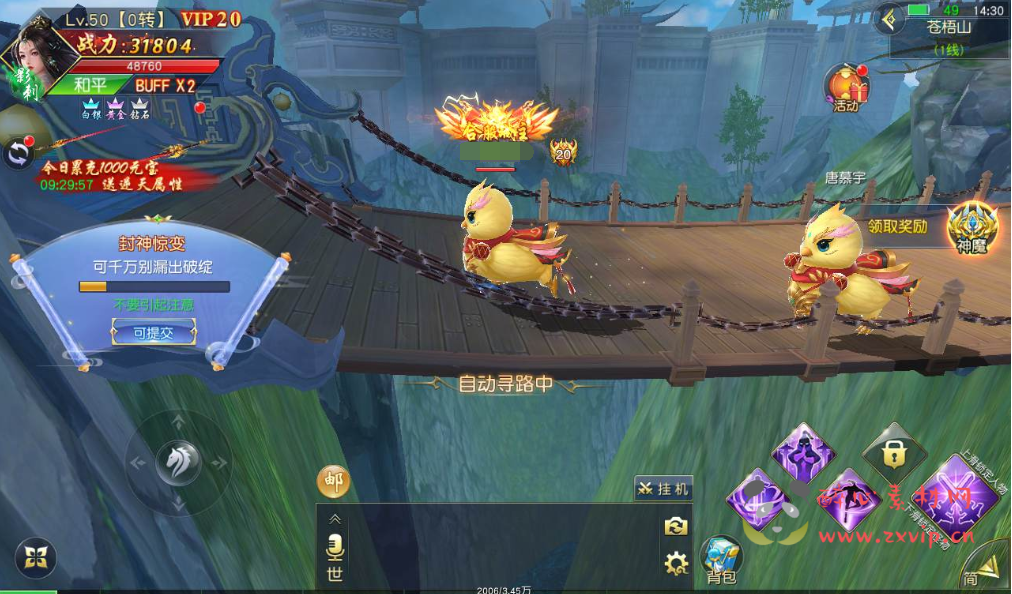Activate the chat microphone voice input
Image resolution: width=1012 pixels, height=594 pixels.
[x=335, y=546]
